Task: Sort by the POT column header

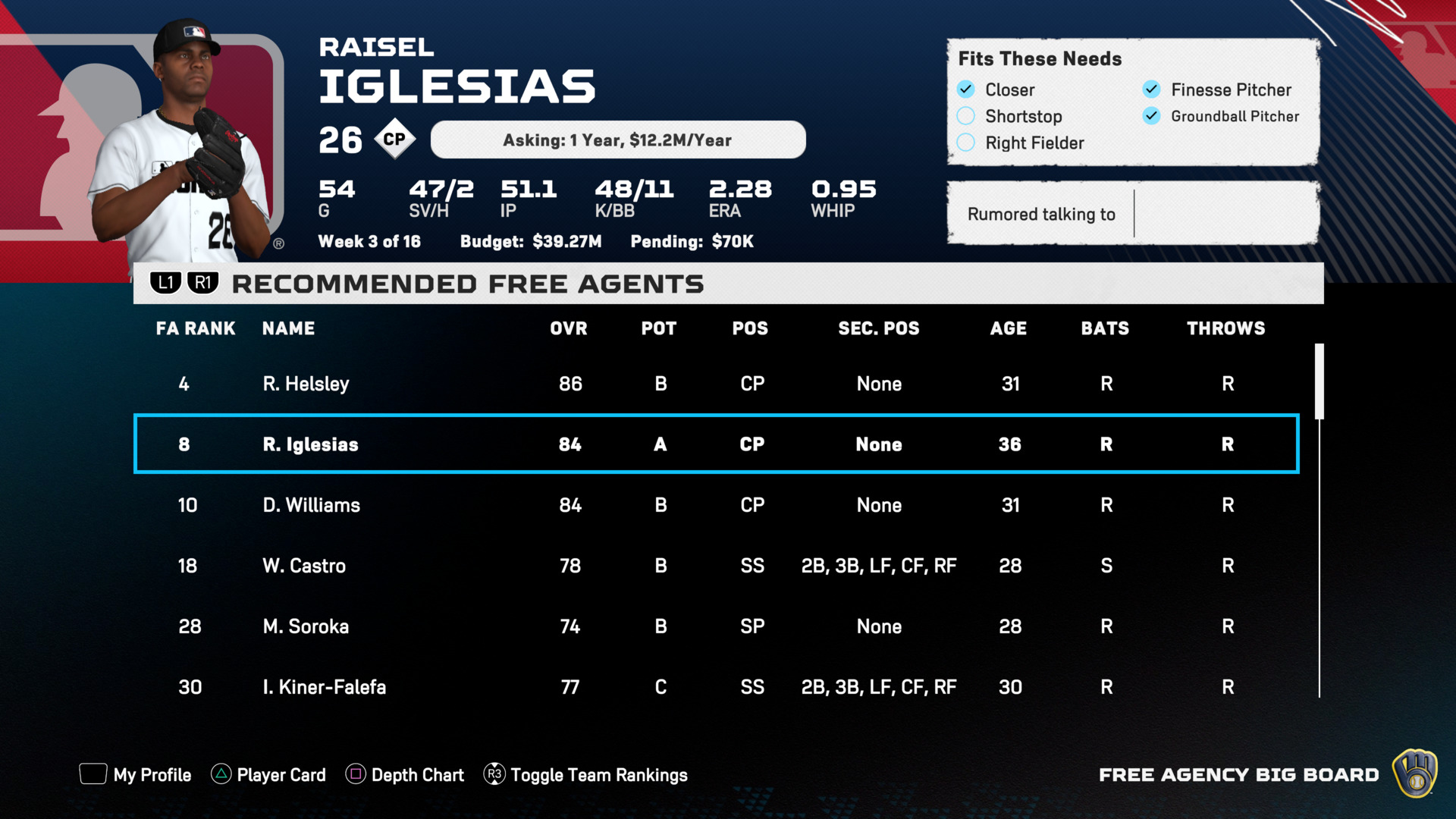Action: [658, 328]
